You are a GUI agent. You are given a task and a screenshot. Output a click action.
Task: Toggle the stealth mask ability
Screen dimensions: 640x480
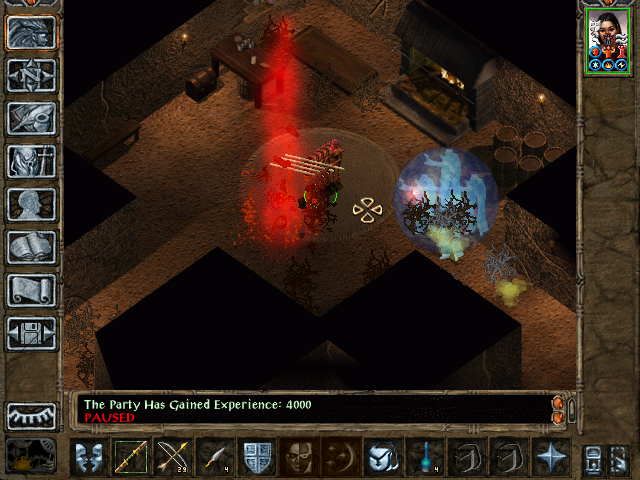click(299, 456)
